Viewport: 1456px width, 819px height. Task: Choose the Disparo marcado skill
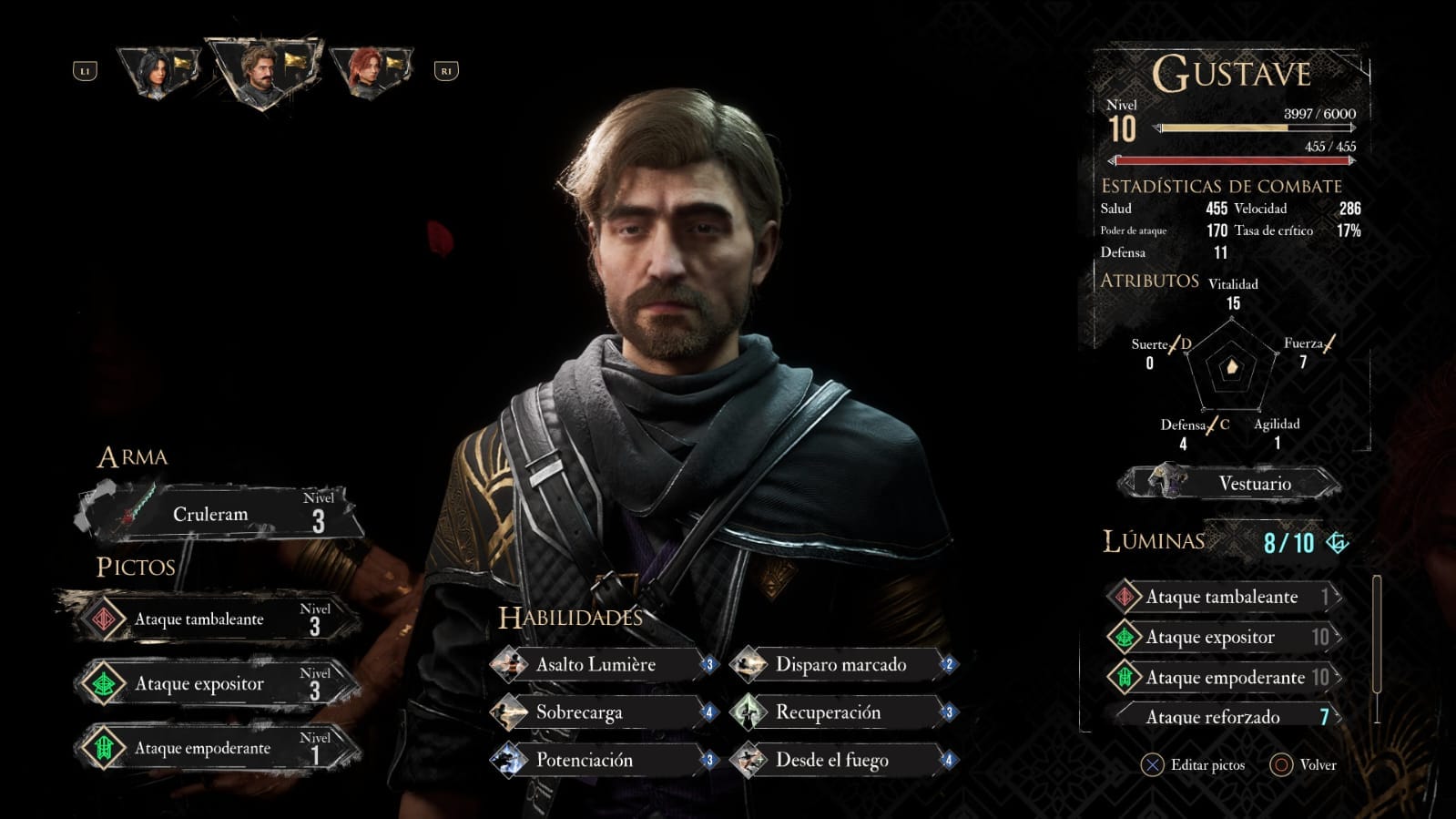tap(842, 665)
